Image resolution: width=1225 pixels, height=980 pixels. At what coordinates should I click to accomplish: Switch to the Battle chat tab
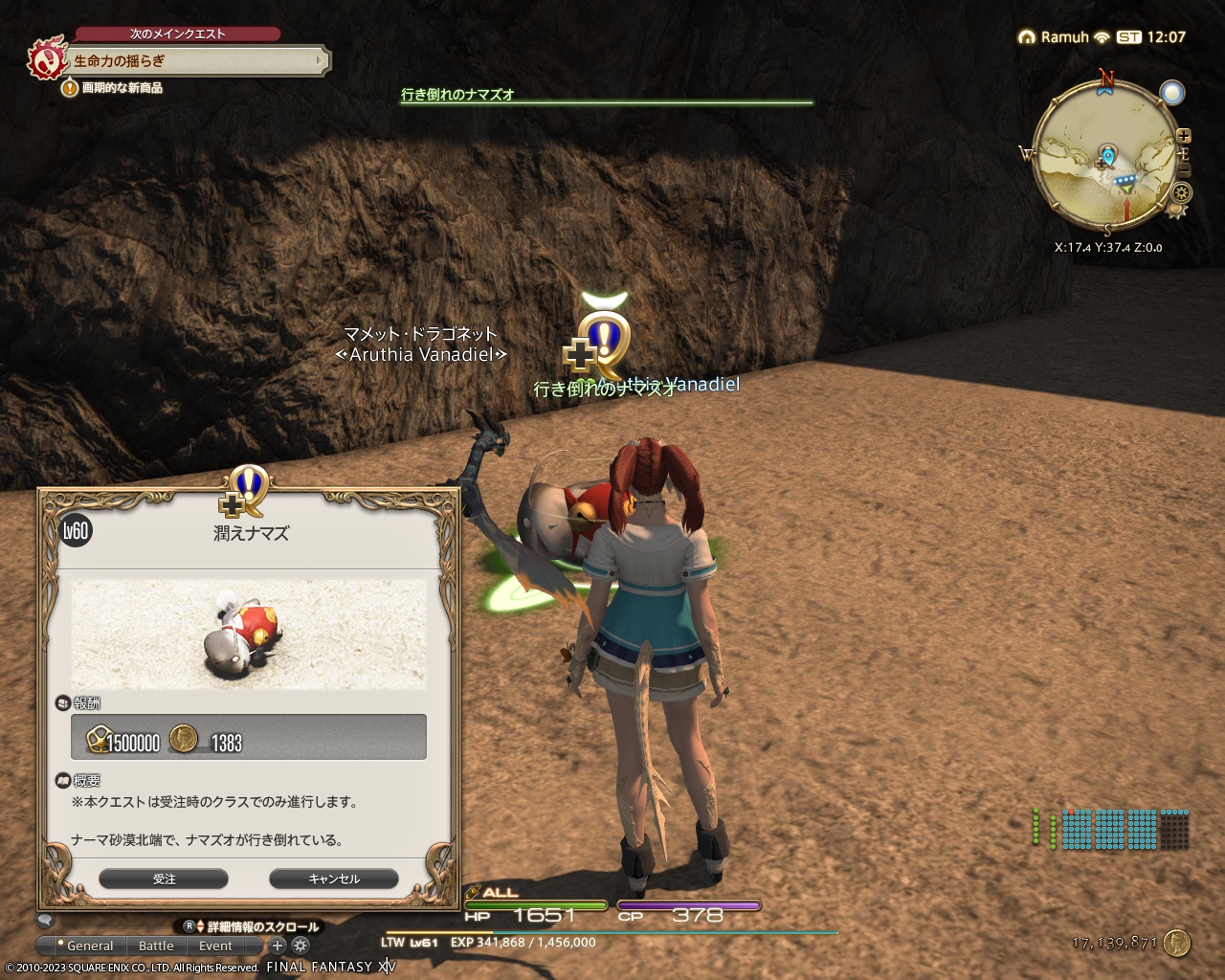point(157,945)
